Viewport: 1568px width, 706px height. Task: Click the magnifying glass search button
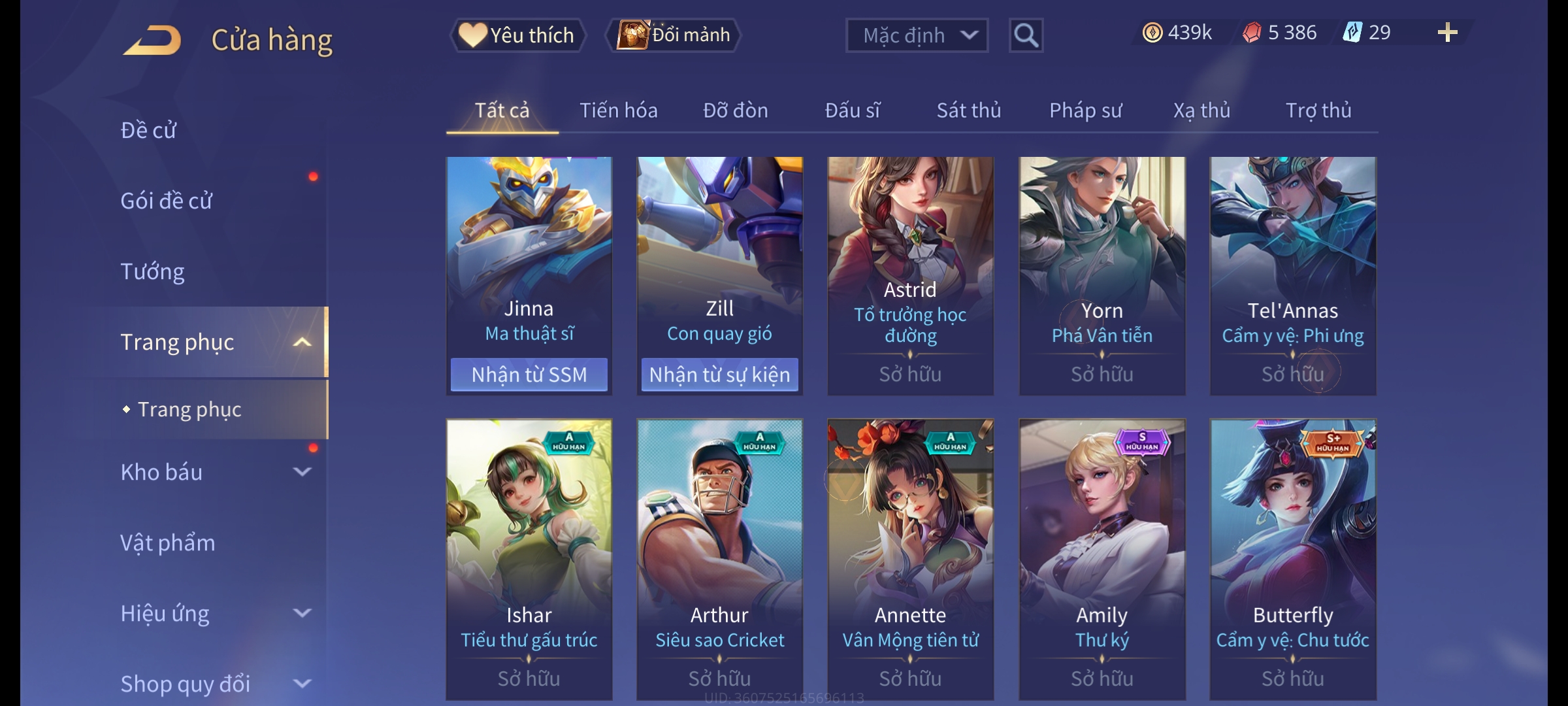coord(1026,35)
